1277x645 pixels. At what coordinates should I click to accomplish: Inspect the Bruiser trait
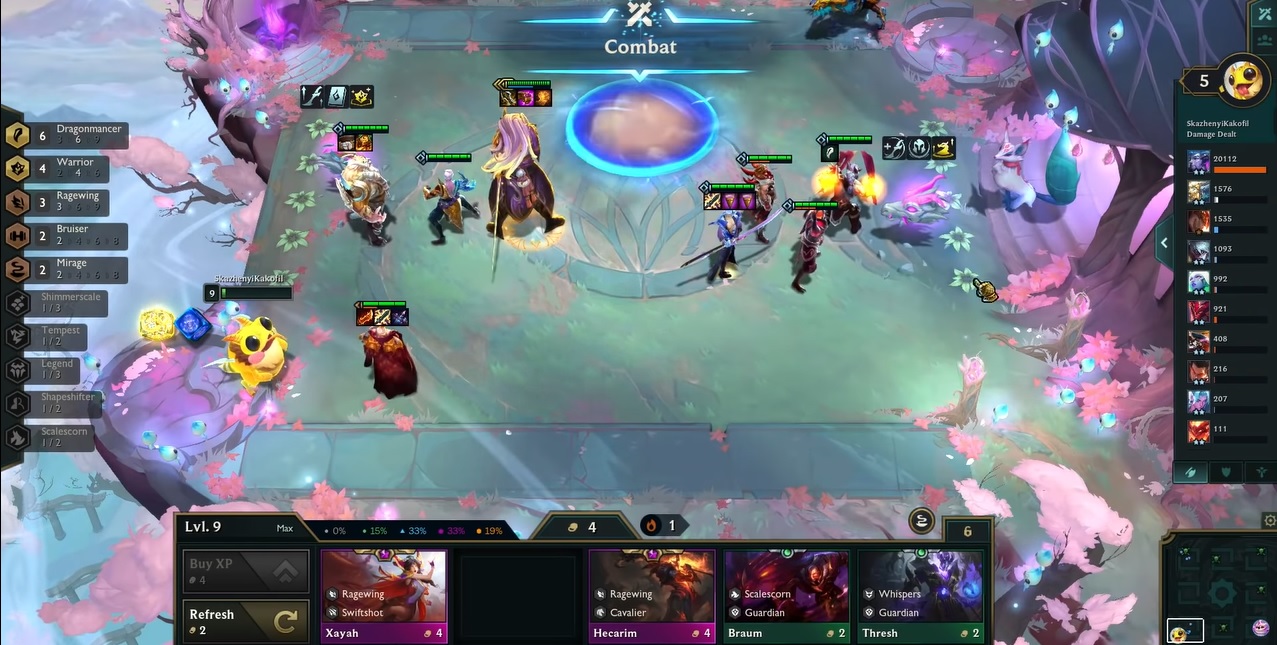pyautogui.click(x=66, y=235)
